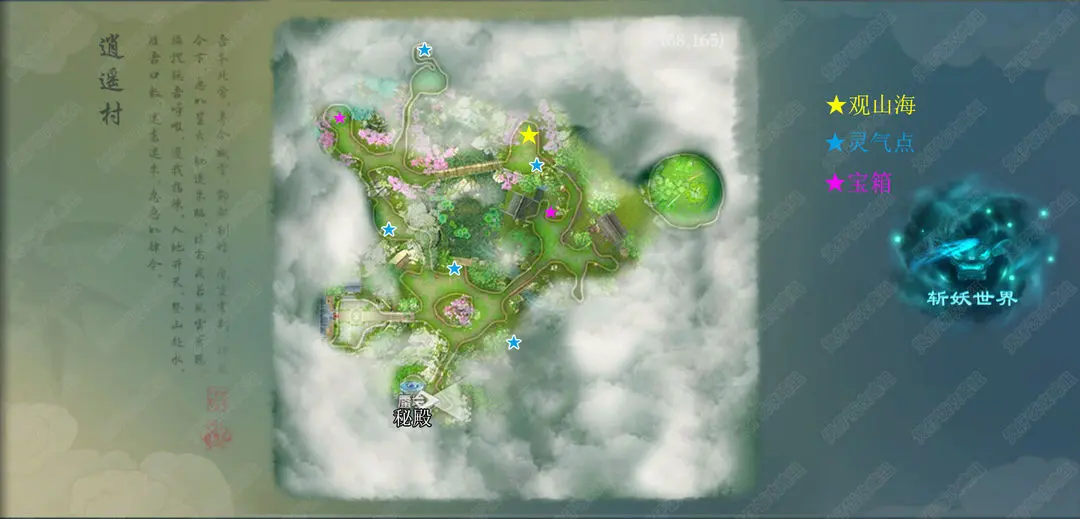Select the 灵气点 legend entry

pos(871,144)
